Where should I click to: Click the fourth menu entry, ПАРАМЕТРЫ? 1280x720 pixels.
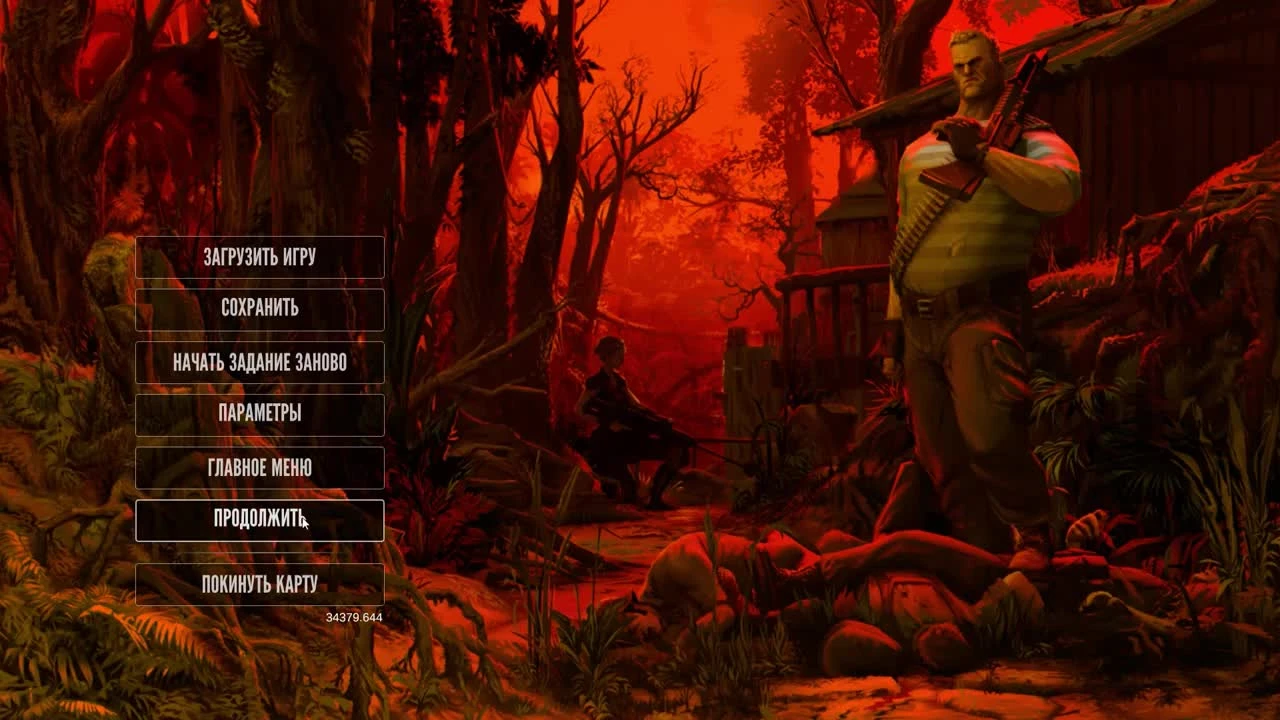coord(260,415)
